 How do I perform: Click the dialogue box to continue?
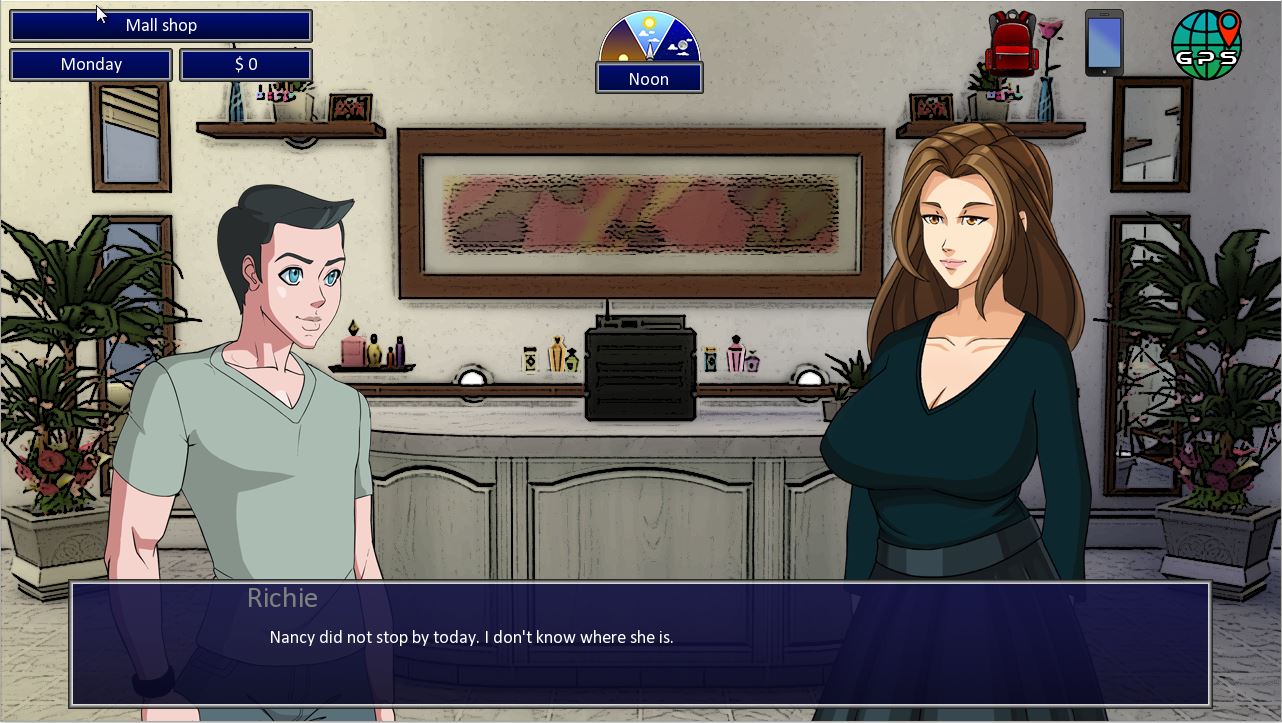point(640,643)
